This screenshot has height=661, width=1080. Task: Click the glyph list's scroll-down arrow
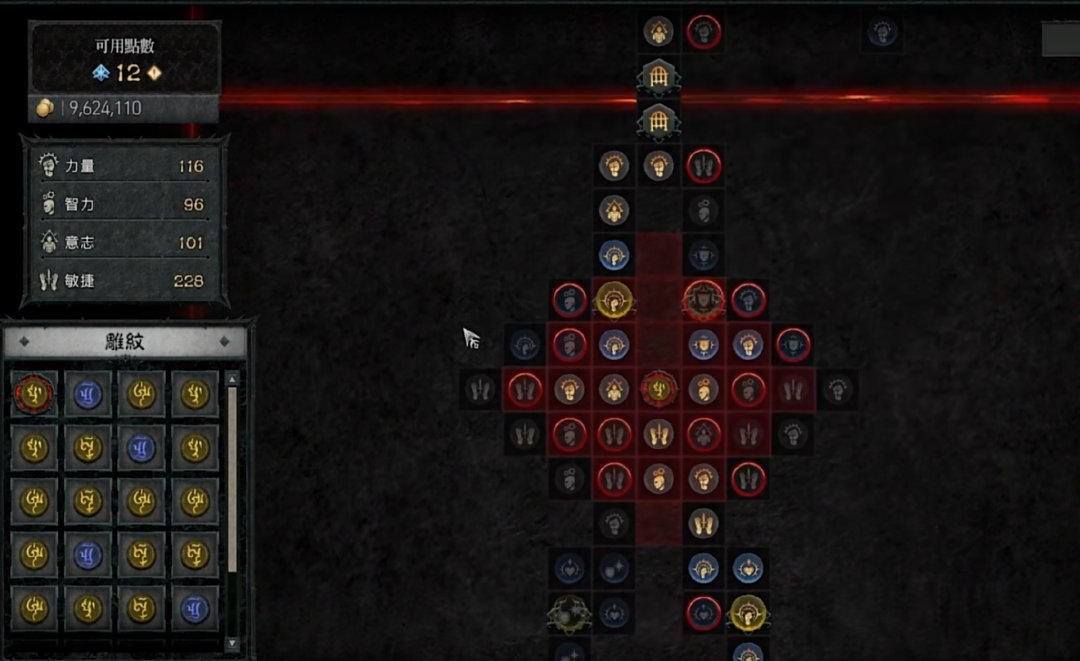(233, 643)
